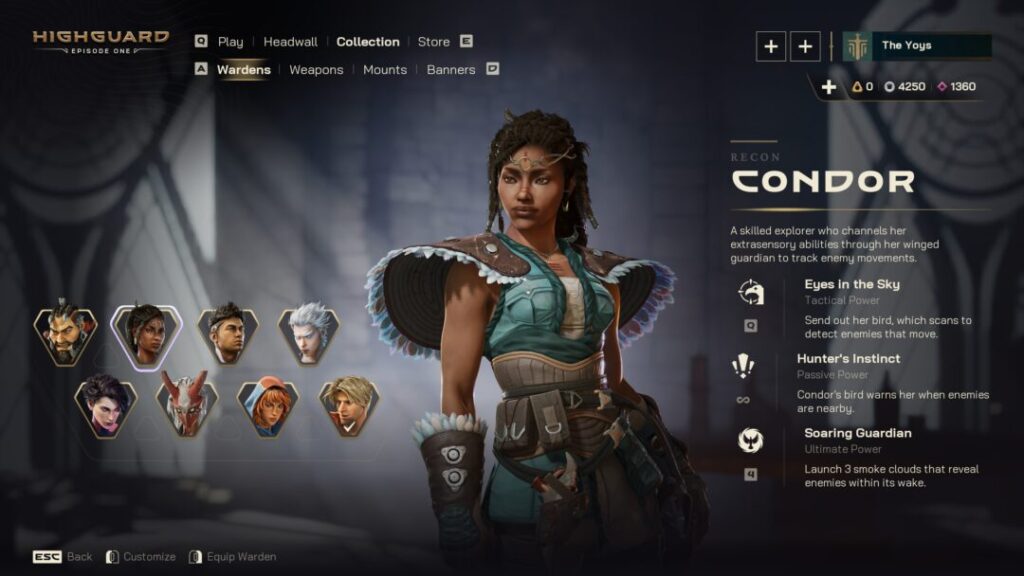Go to the Headwall section
Viewport: 1024px width, 576px height.
[x=290, y=42]
